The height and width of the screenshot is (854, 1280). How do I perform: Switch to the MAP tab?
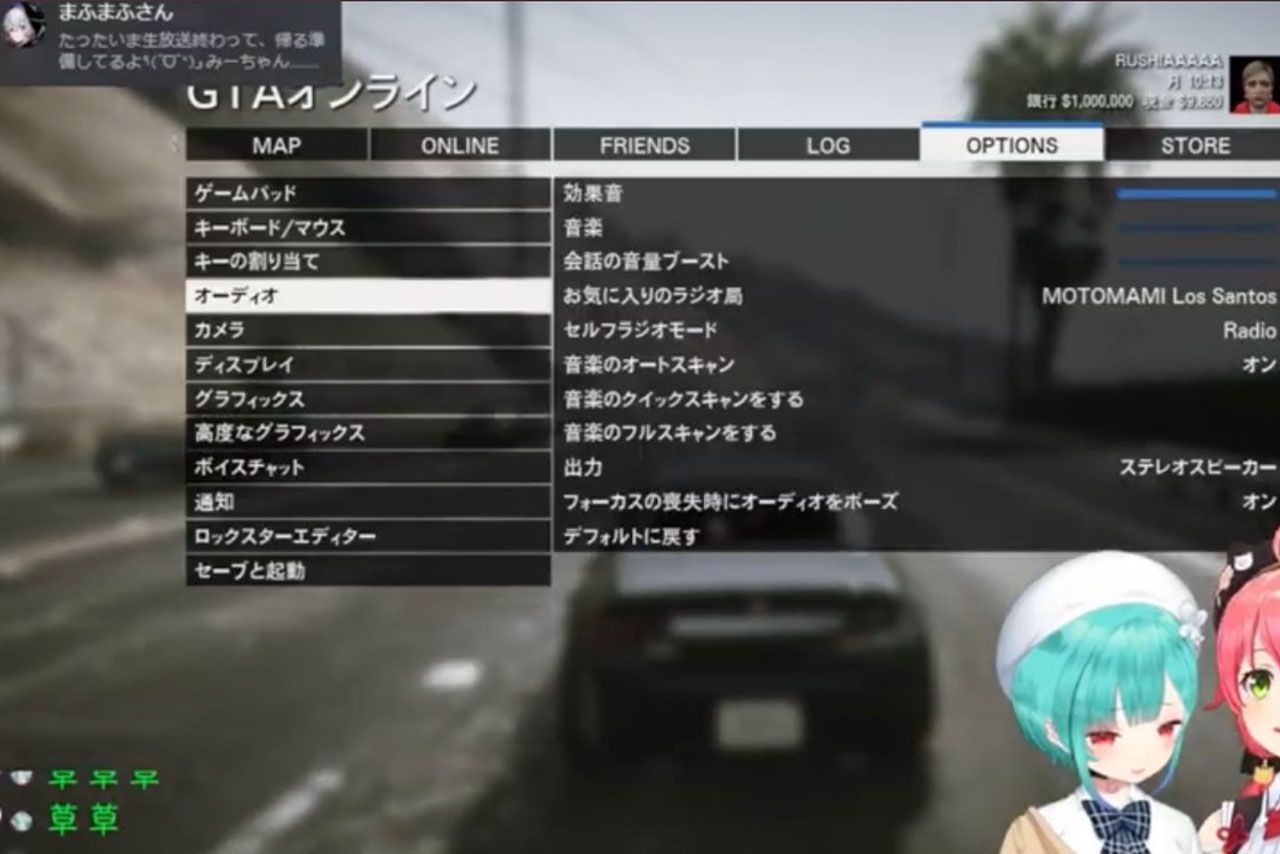(x=277, y=145)
